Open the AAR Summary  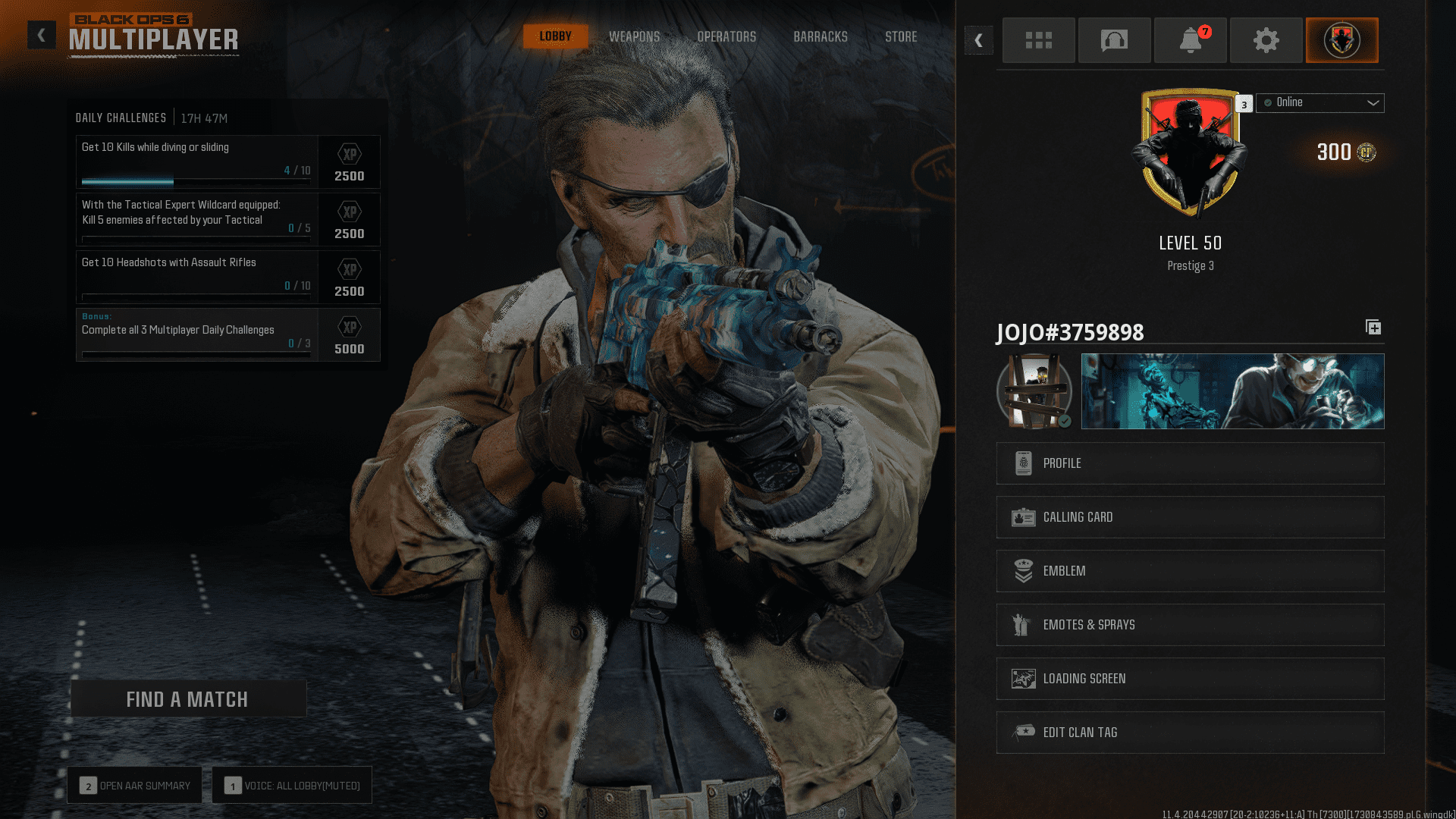tap(134, 785)
